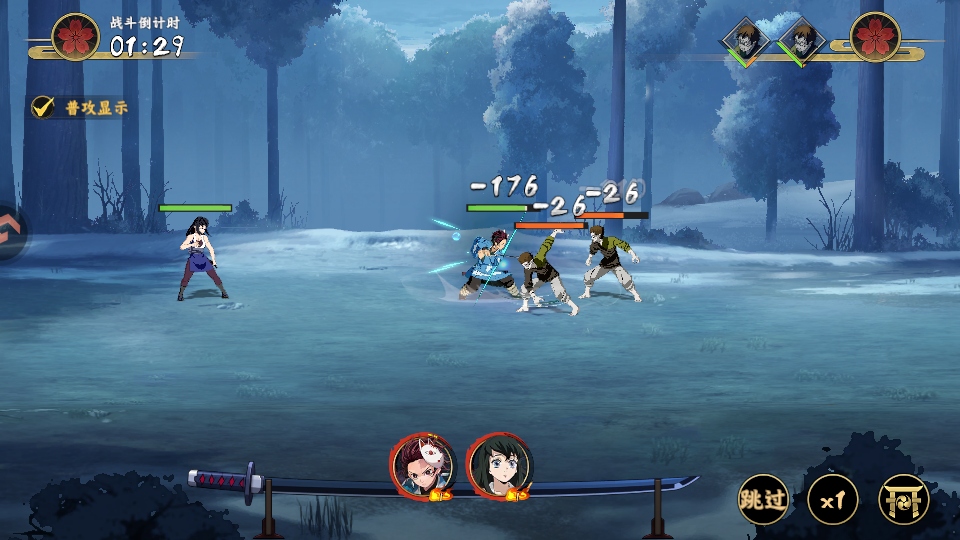This screenshot has height=540, width=960.
Task: Change battle speed with x1 button
Action: [x=833, y=499]
